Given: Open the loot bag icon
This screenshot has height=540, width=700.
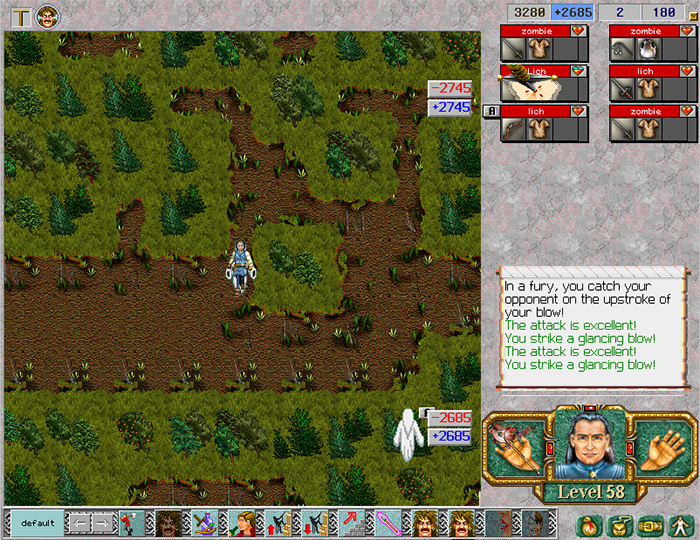Looking at the screenshot, I should point(593,523).
